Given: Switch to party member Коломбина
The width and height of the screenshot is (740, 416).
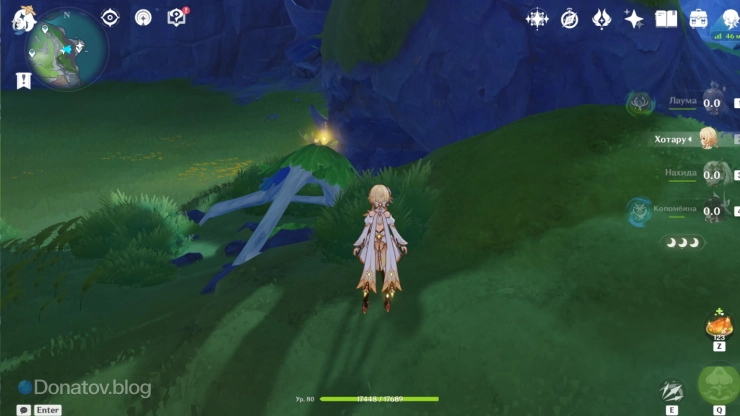Looking at the screenshot, I should click(711, 209).
